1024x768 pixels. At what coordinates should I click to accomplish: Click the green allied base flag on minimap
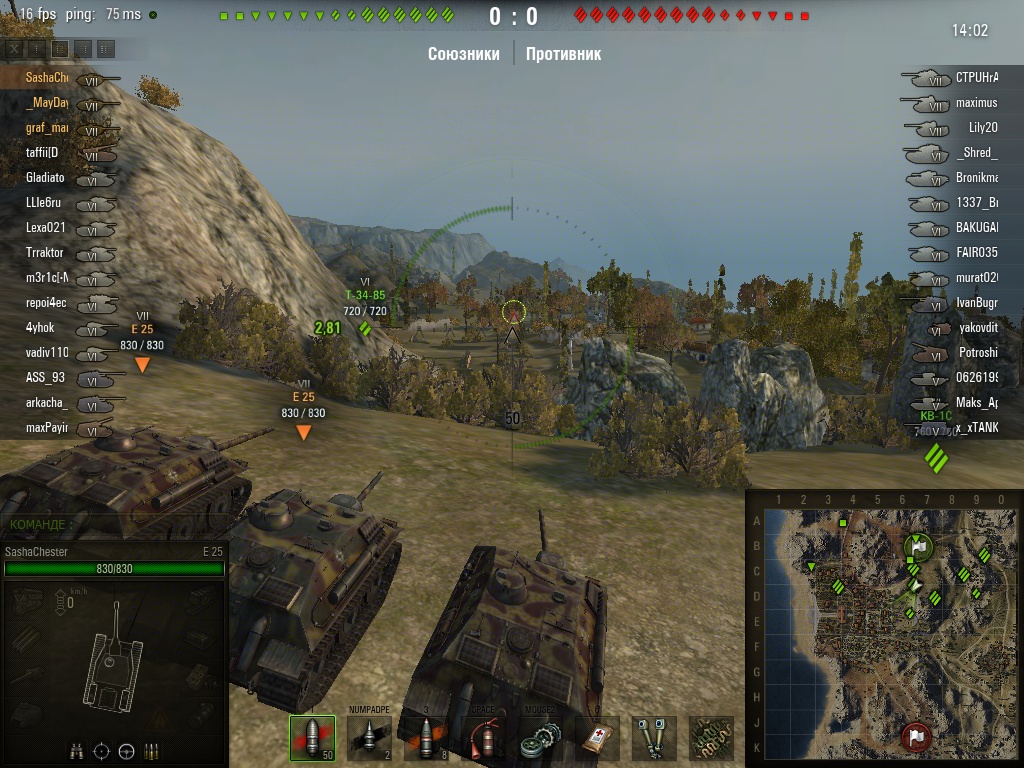pyautogui.click(x=917, y=548)
